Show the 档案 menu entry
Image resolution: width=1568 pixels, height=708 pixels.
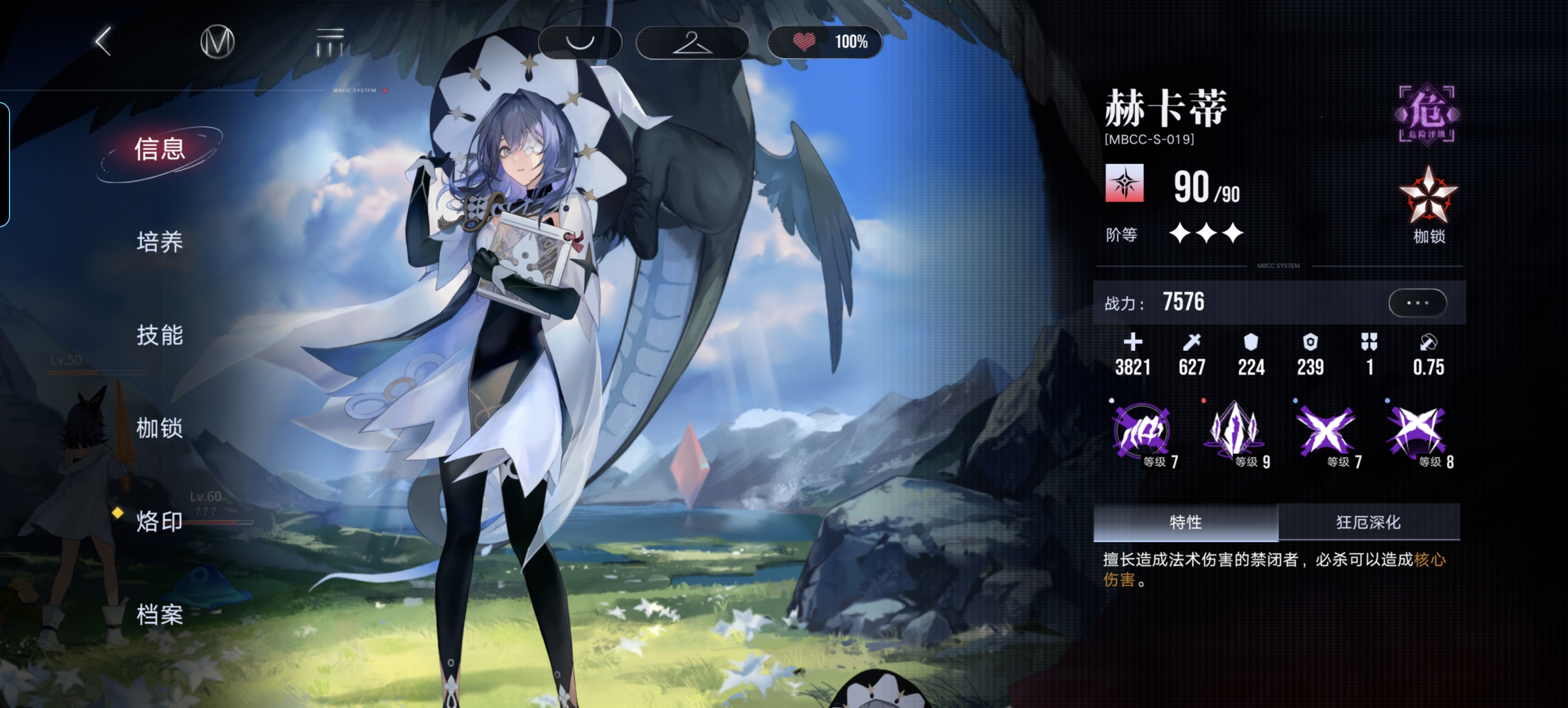160,615
